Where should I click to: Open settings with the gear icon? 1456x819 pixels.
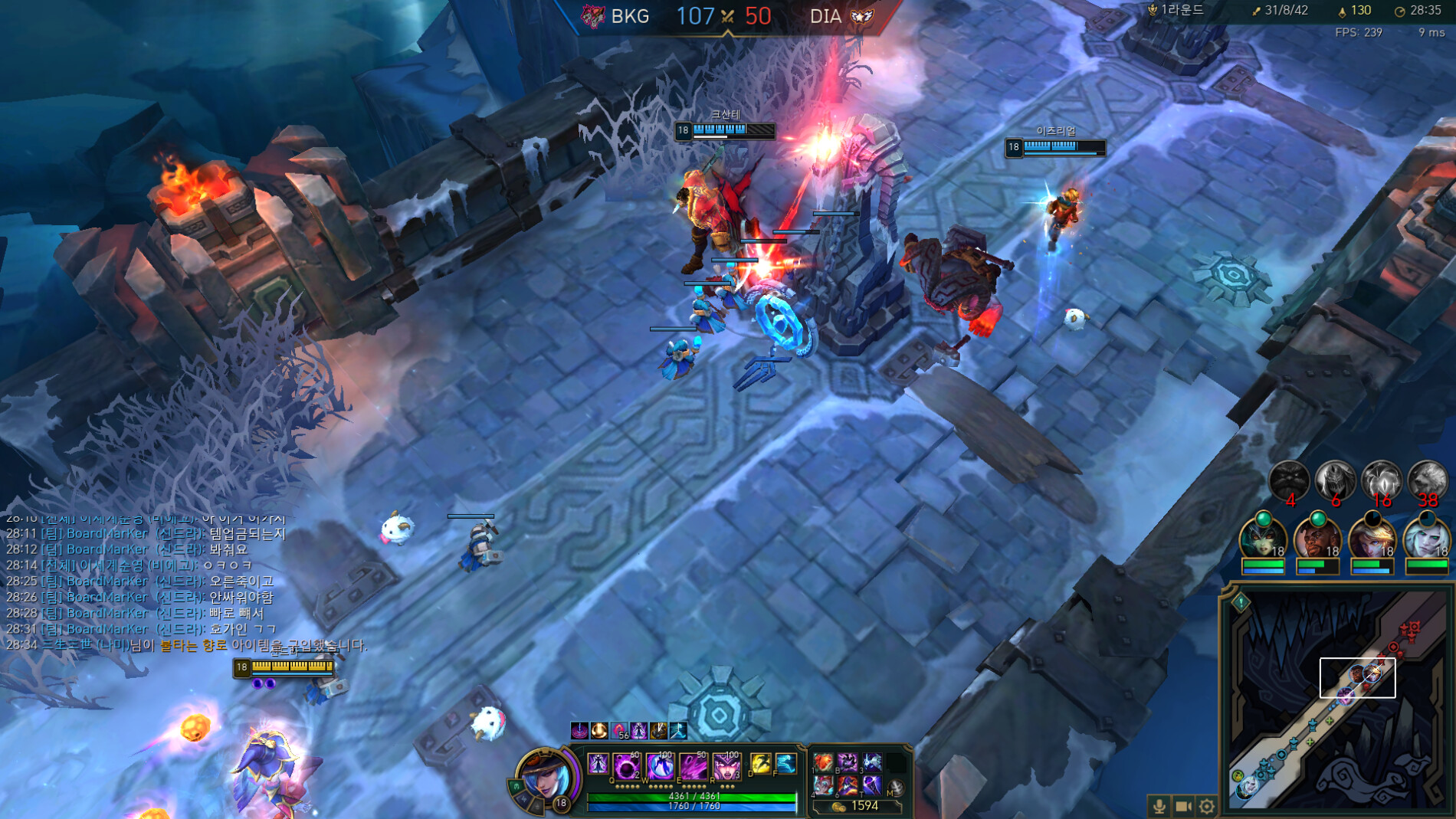[x=1207, y=806]
